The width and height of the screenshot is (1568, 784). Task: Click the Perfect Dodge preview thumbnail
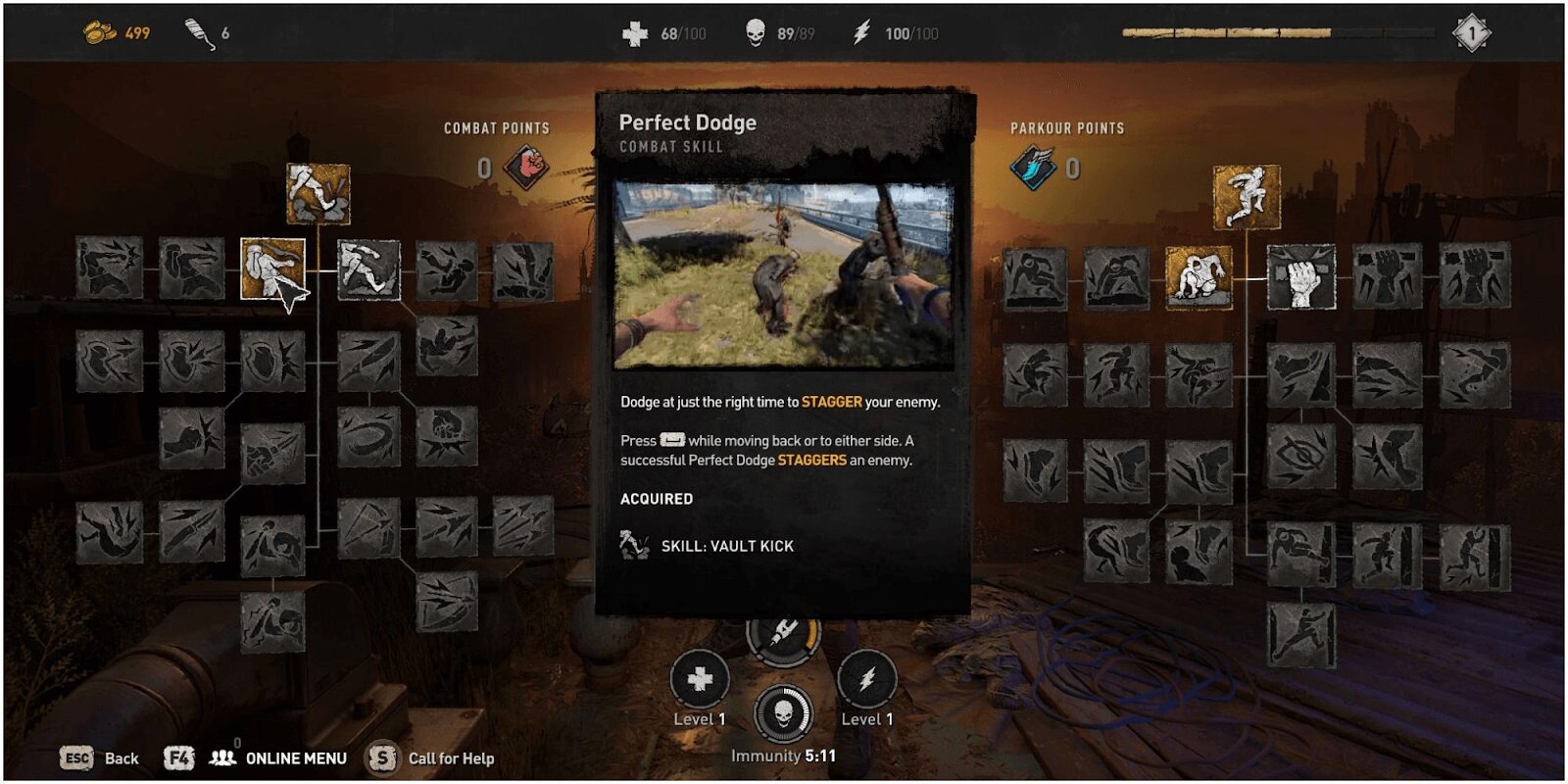pos(783,275)
